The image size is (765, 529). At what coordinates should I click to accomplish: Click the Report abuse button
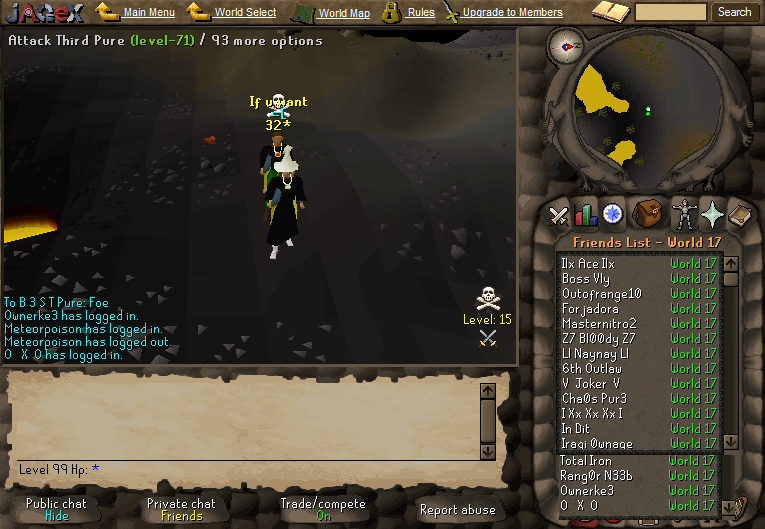point(457,510)
